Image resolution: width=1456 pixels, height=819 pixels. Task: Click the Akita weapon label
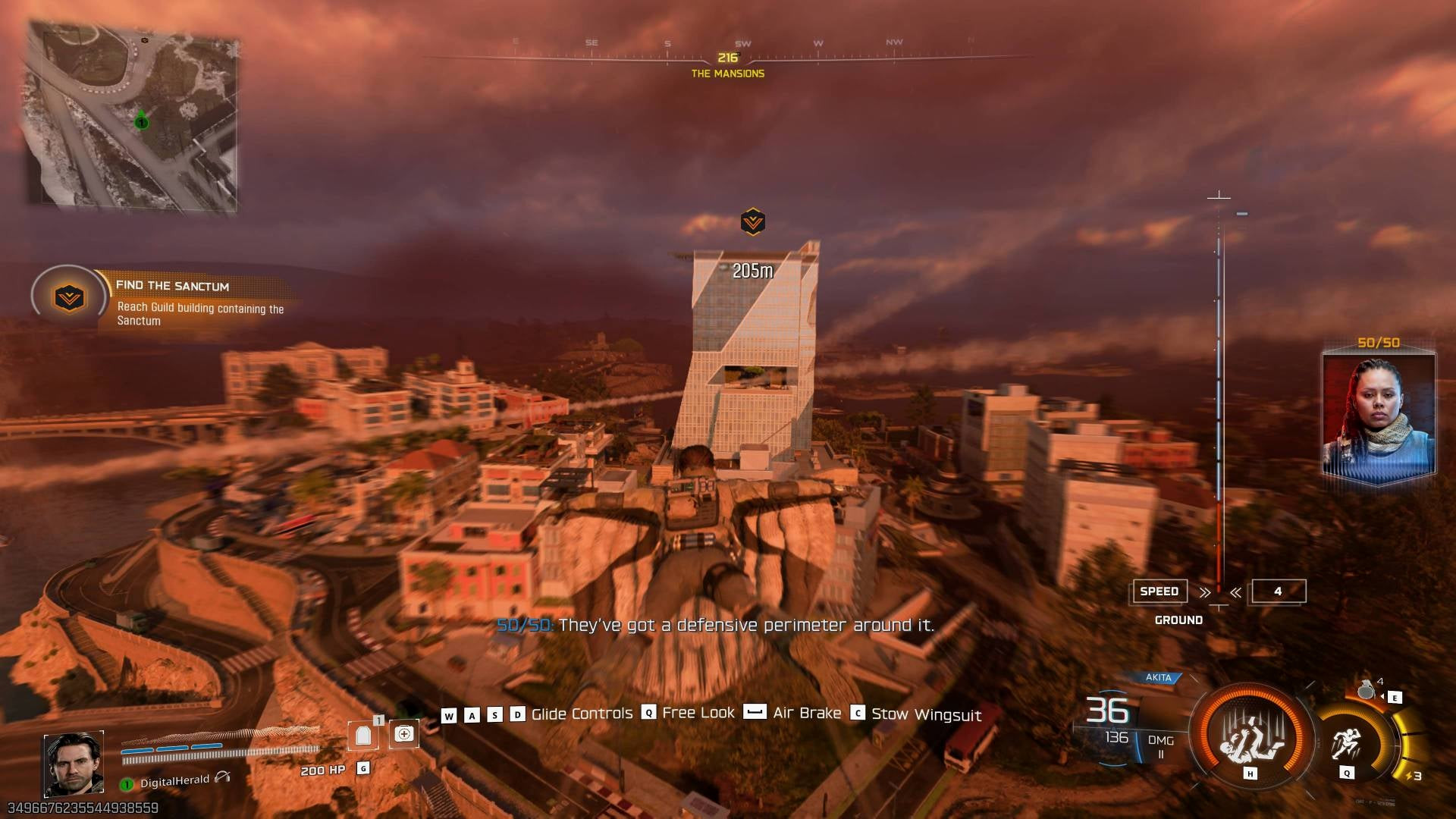coord(1158,677)
